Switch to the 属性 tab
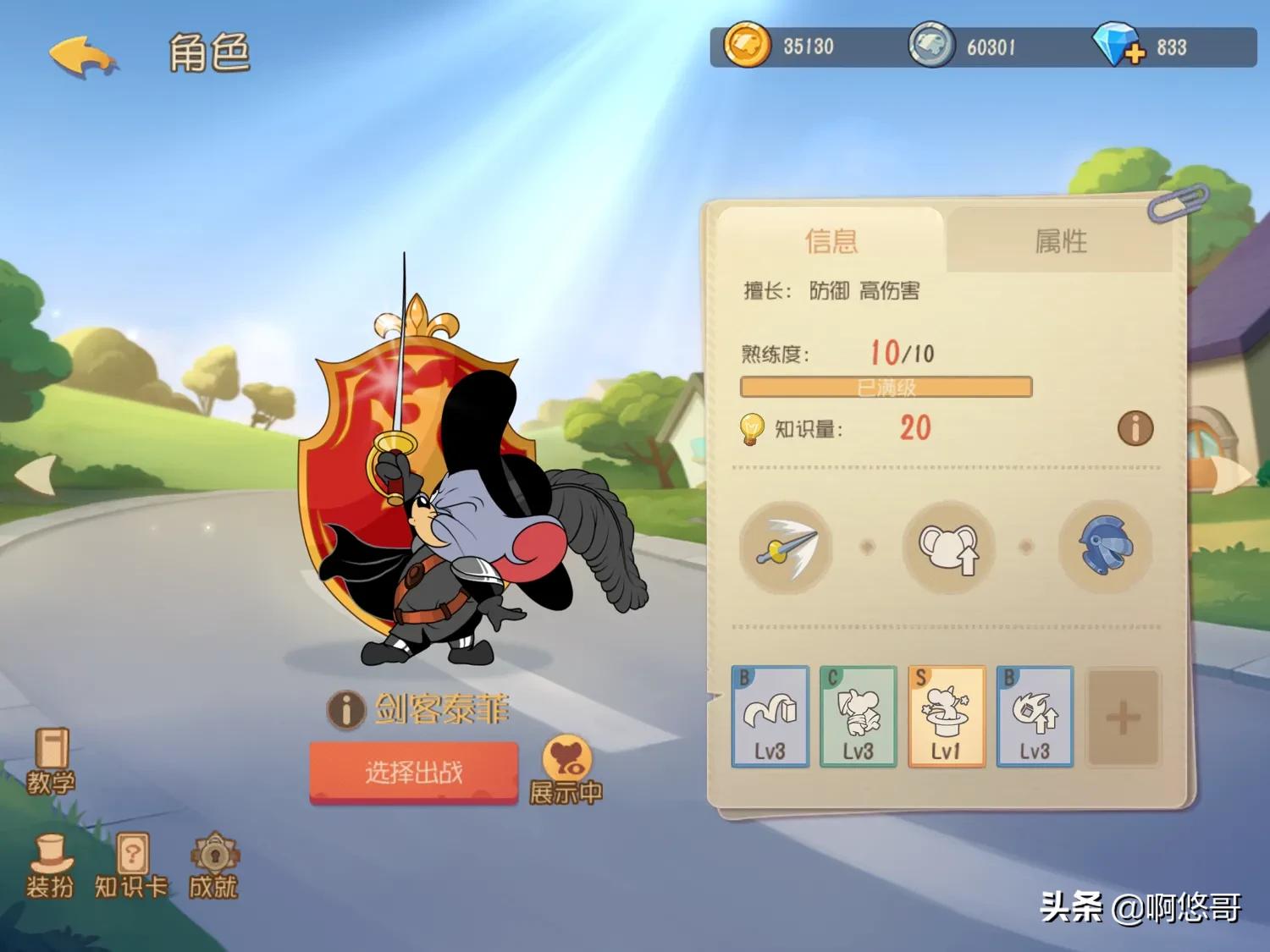 tap(1060, 241)
